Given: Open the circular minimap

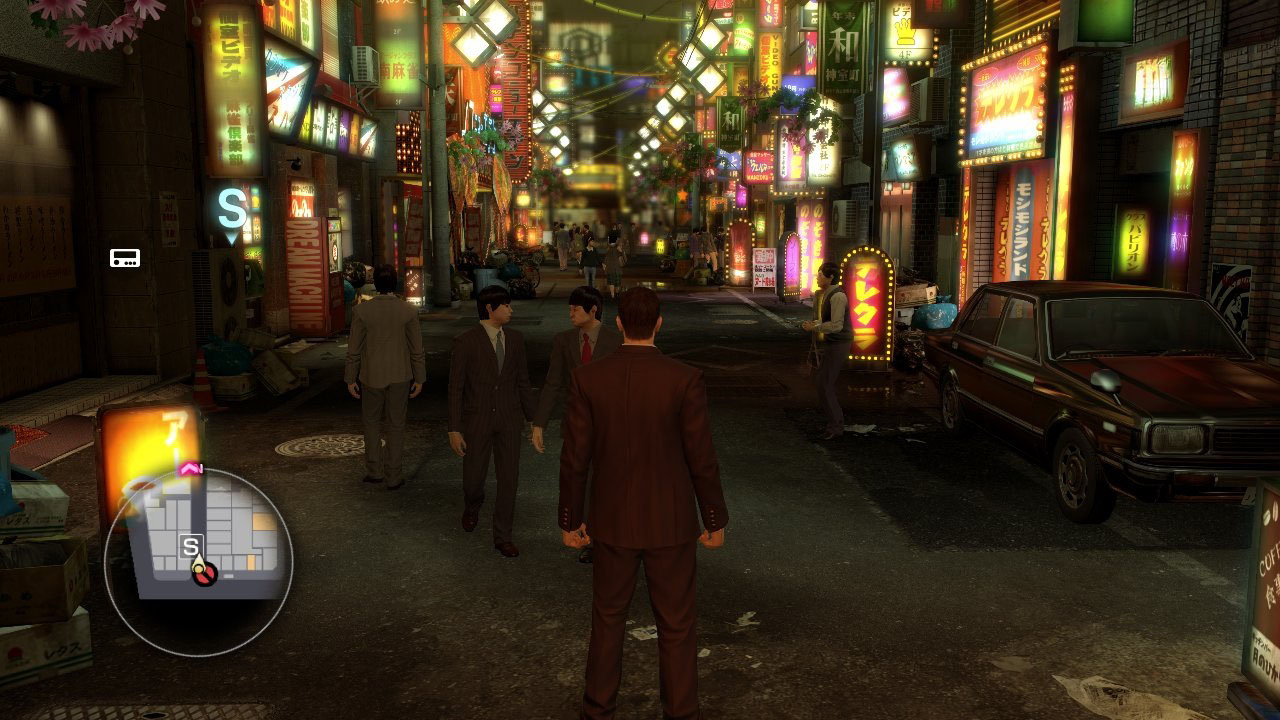Looking at the screenshot, I should coord(198,562).
